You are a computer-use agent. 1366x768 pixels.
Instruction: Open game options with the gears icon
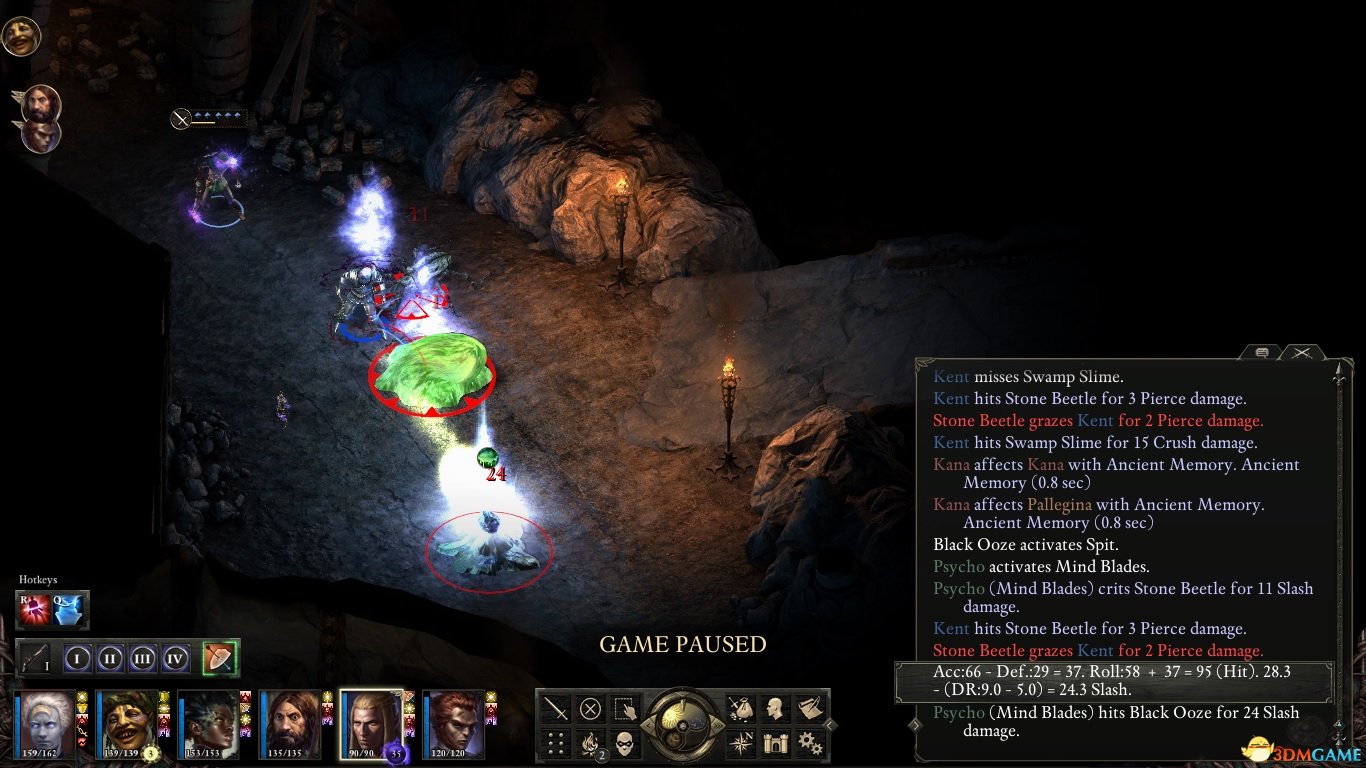point(809,743)
